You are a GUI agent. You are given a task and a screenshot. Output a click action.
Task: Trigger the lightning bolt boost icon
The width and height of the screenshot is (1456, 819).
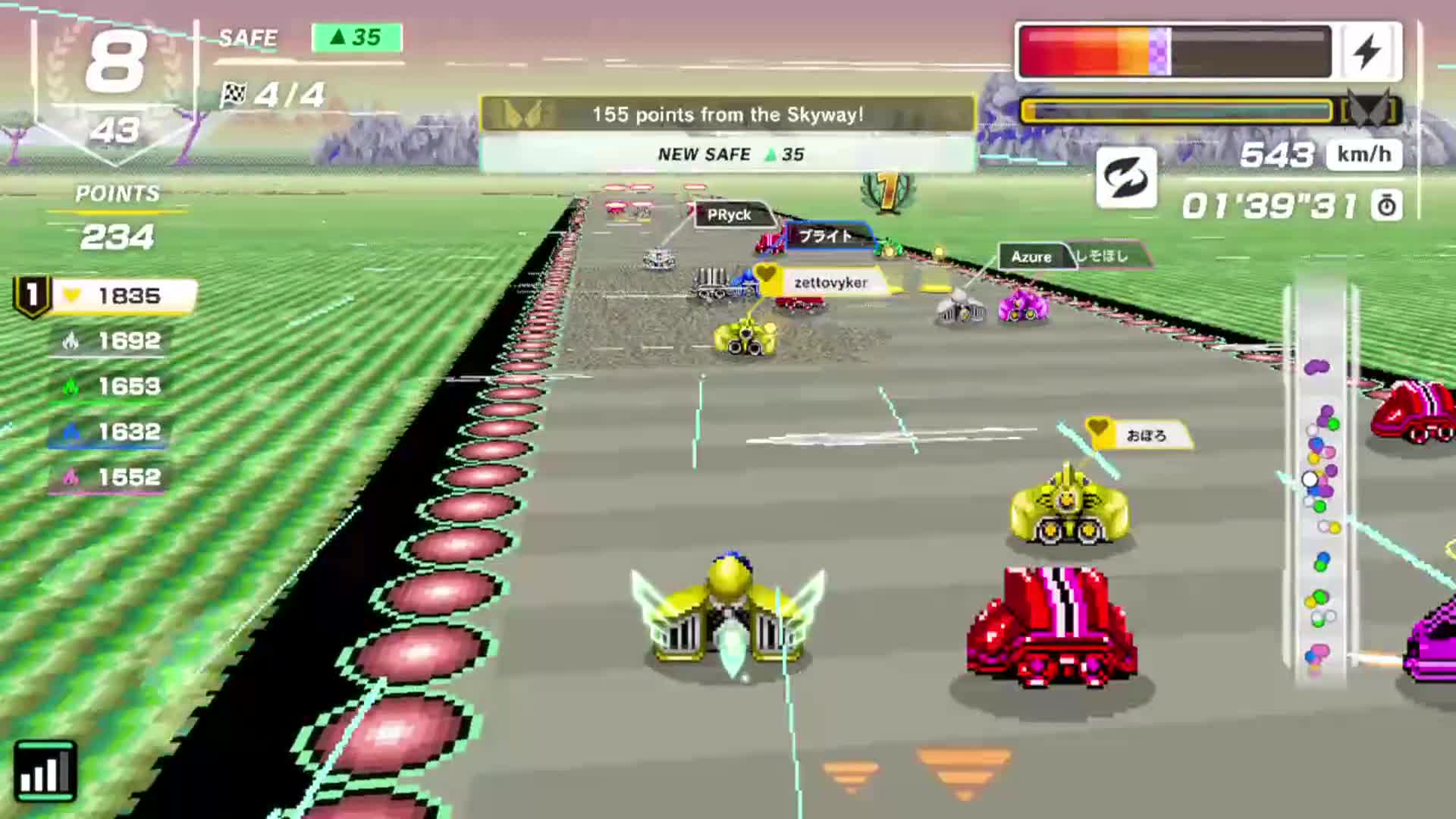point(1368,52)
